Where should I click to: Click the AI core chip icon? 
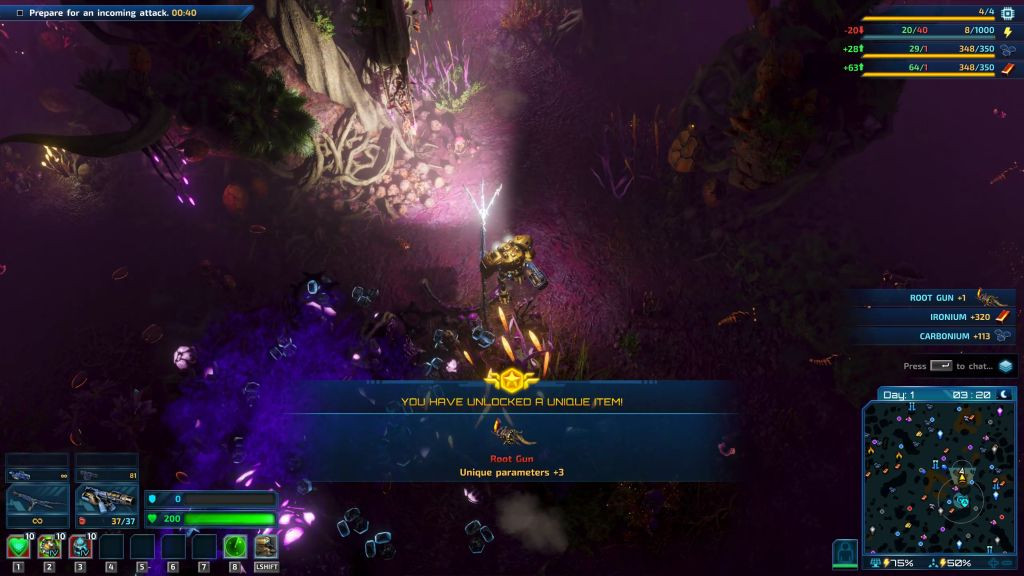[1007, 13]
